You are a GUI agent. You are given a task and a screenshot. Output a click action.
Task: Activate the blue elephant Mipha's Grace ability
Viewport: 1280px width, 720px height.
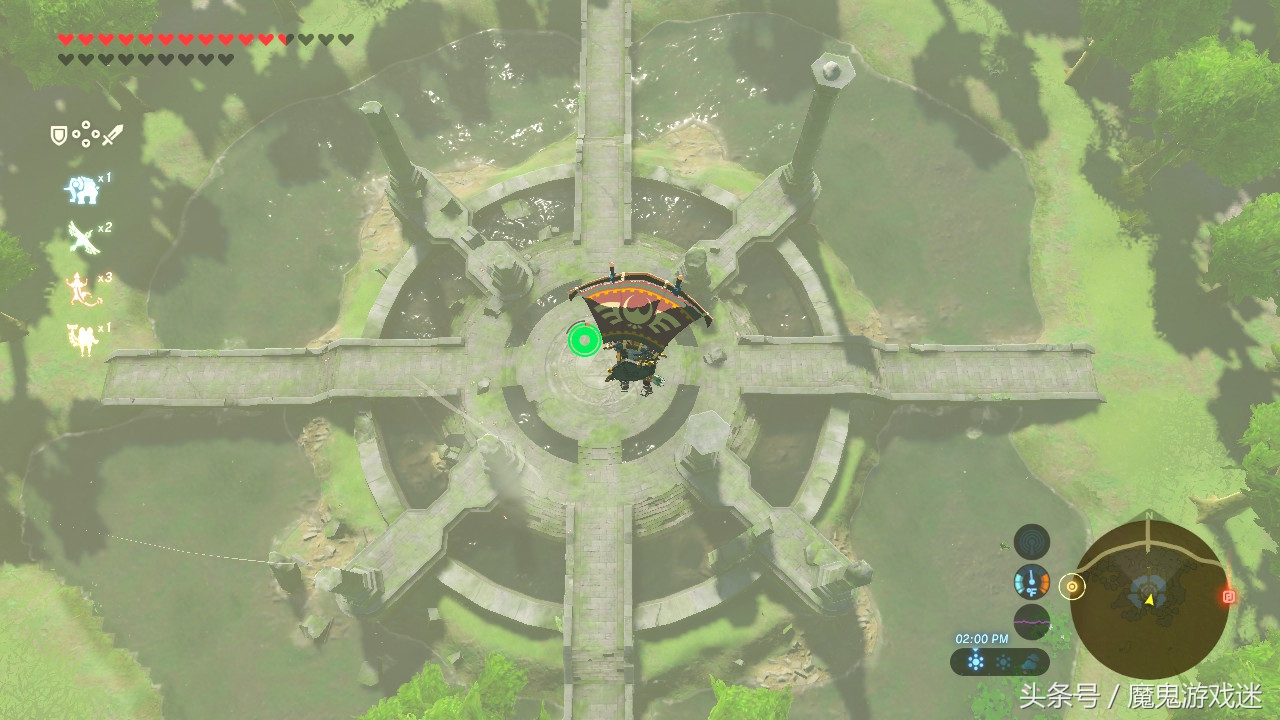point(80,188)
